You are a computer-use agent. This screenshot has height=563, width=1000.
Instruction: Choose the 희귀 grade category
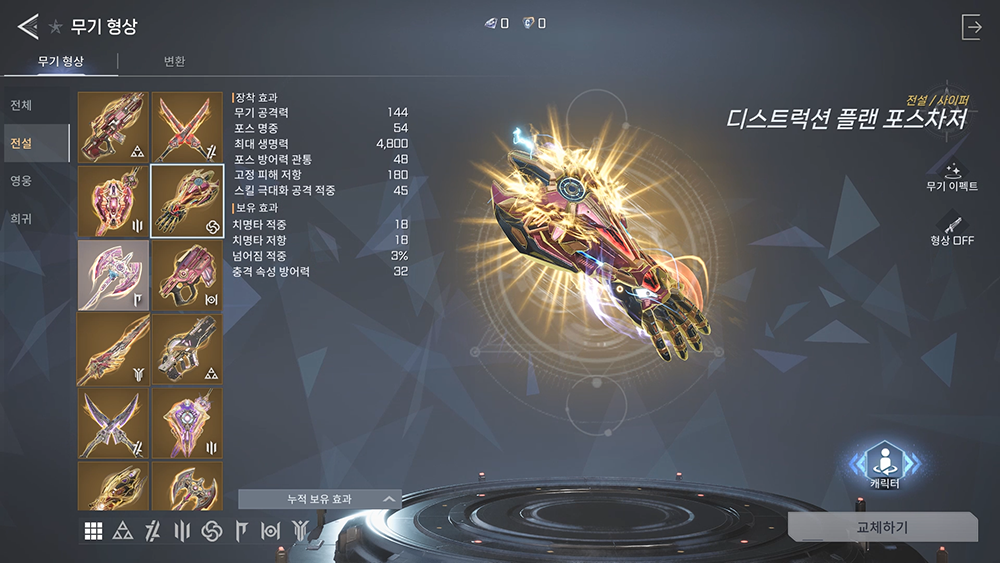click(21, 218)
